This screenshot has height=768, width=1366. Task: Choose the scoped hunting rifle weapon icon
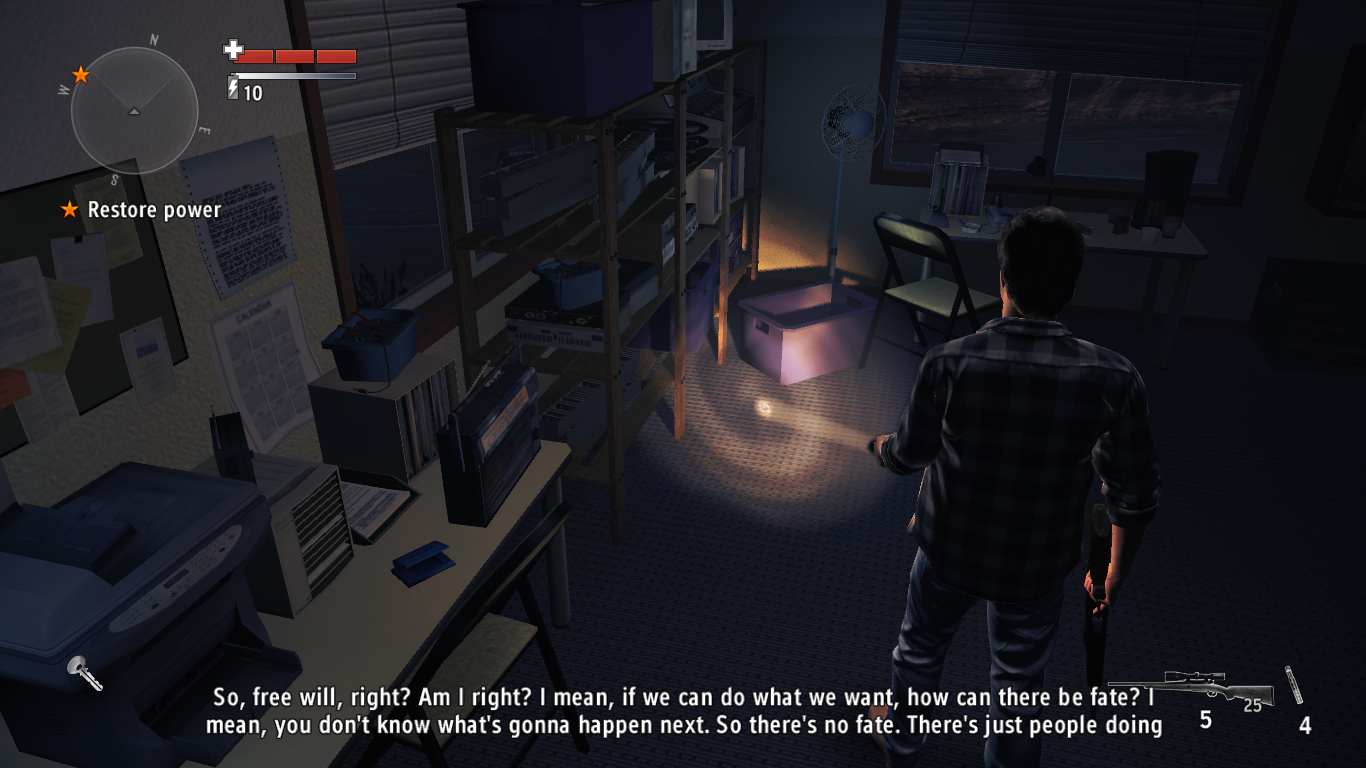[1192, 690]
